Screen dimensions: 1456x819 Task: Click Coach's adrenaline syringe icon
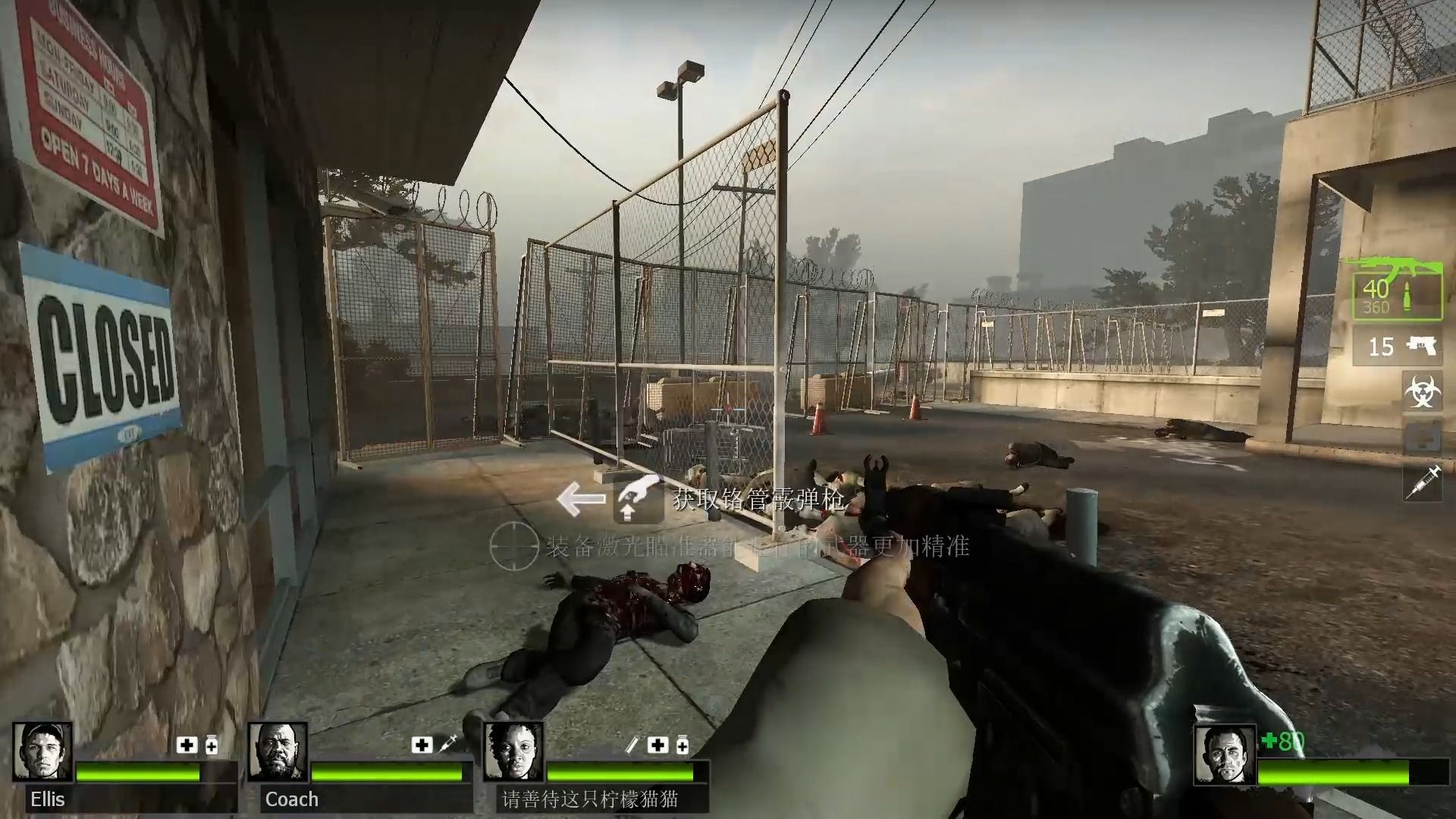[x=447, y=744]
